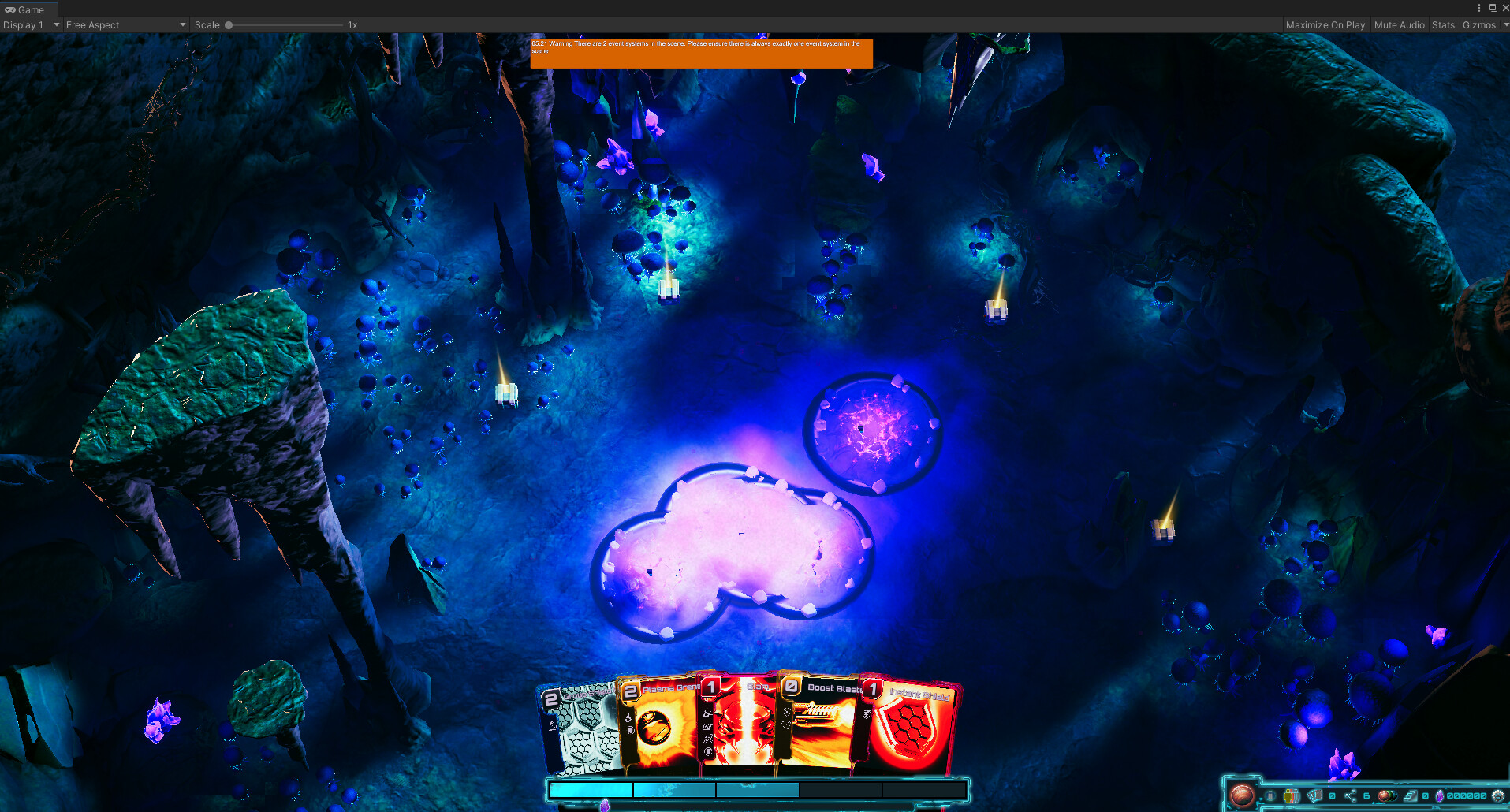Toggle Maximize On Play
This screenshot has width=1510, height=812.
pyautogui.click(x=1325, y=24)
